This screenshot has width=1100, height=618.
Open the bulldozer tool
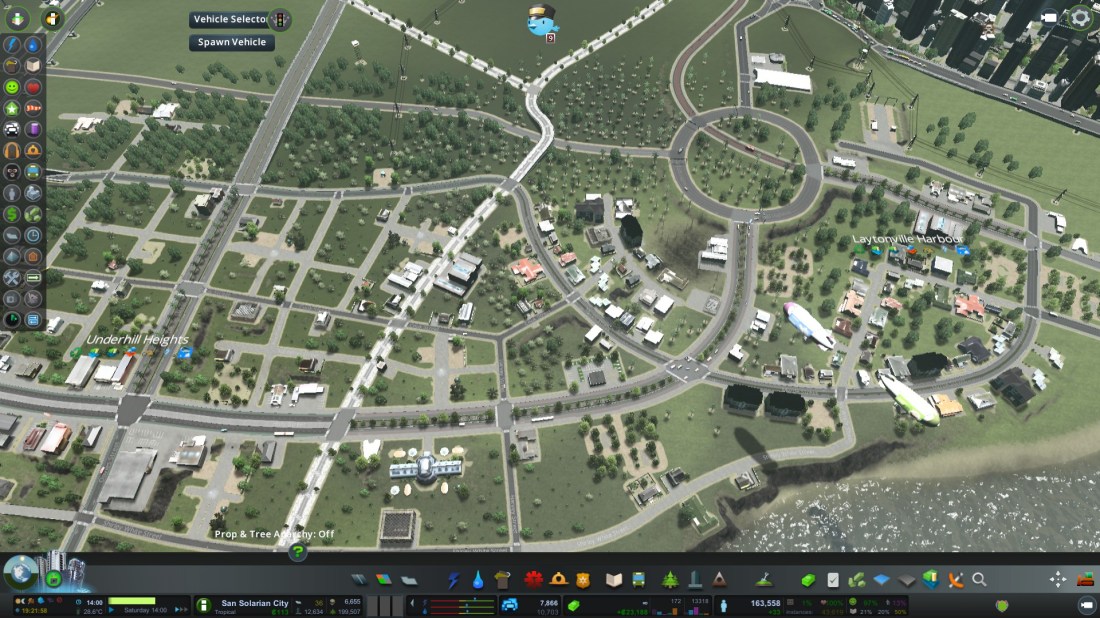tap(1085, 580)
